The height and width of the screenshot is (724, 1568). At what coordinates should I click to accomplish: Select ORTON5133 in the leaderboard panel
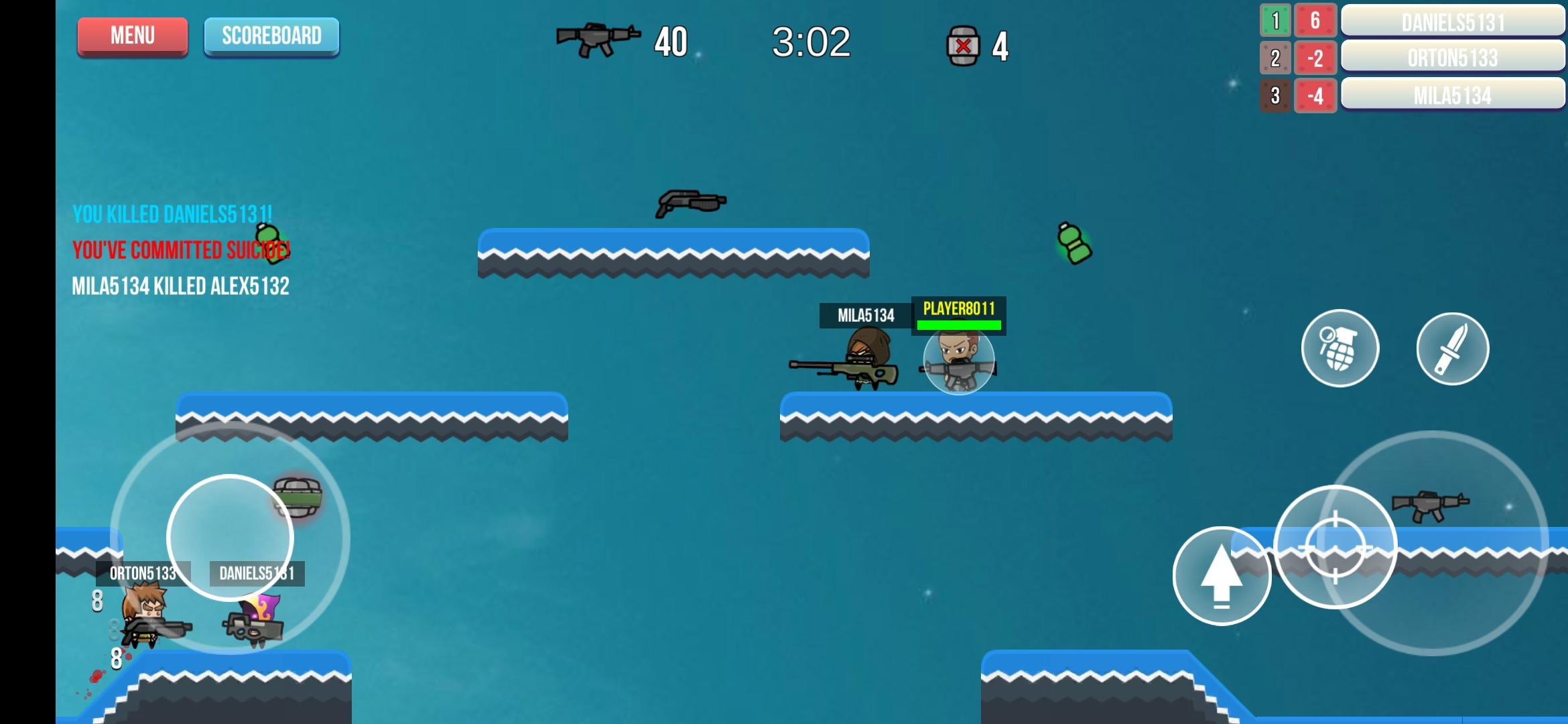click(1452, 59)
